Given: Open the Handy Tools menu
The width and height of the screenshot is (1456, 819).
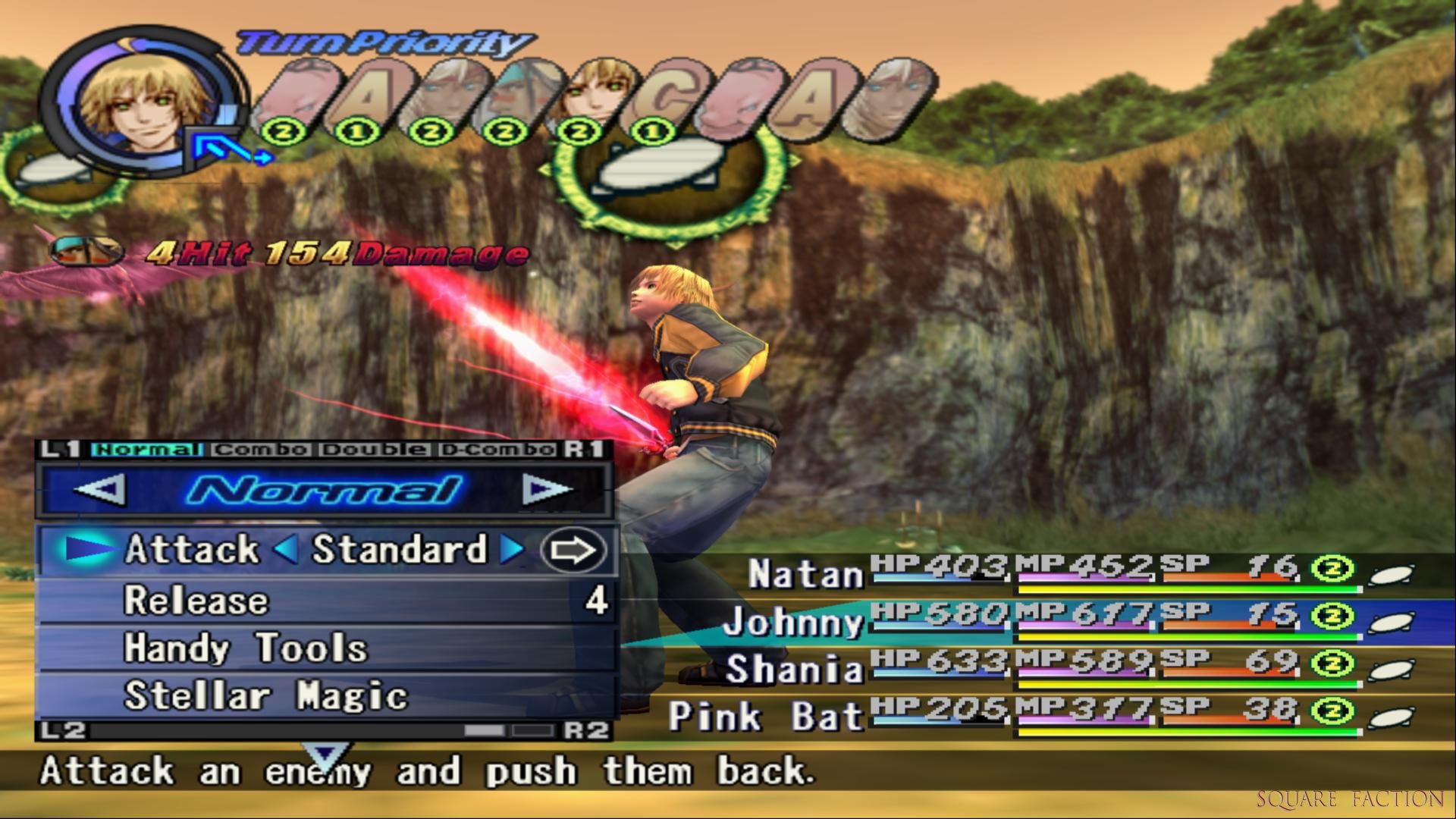Looking at the screenshot, I should pyautogui.click(x=245, y=648).
